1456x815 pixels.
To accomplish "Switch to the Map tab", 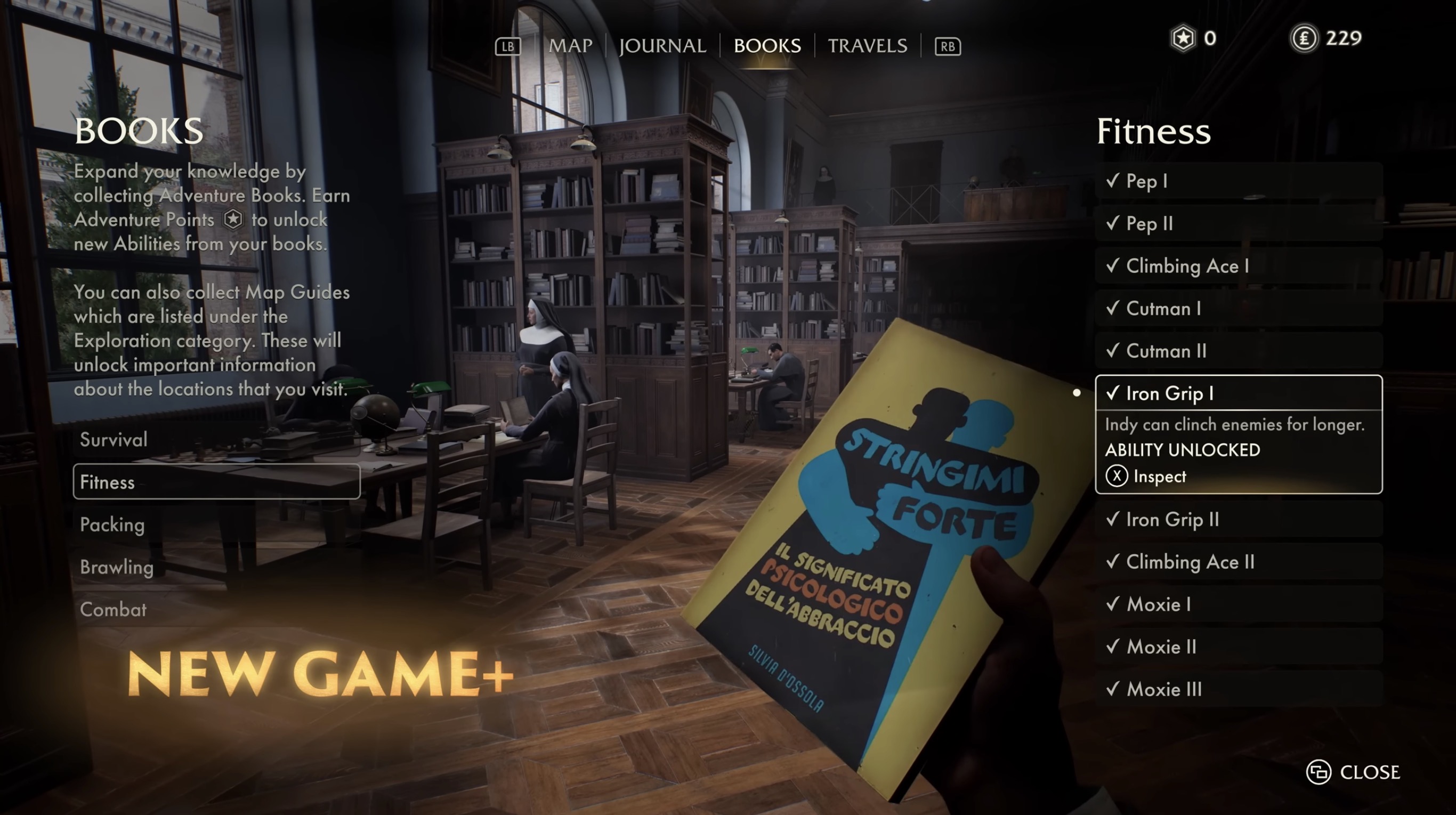I will (570, 45).
